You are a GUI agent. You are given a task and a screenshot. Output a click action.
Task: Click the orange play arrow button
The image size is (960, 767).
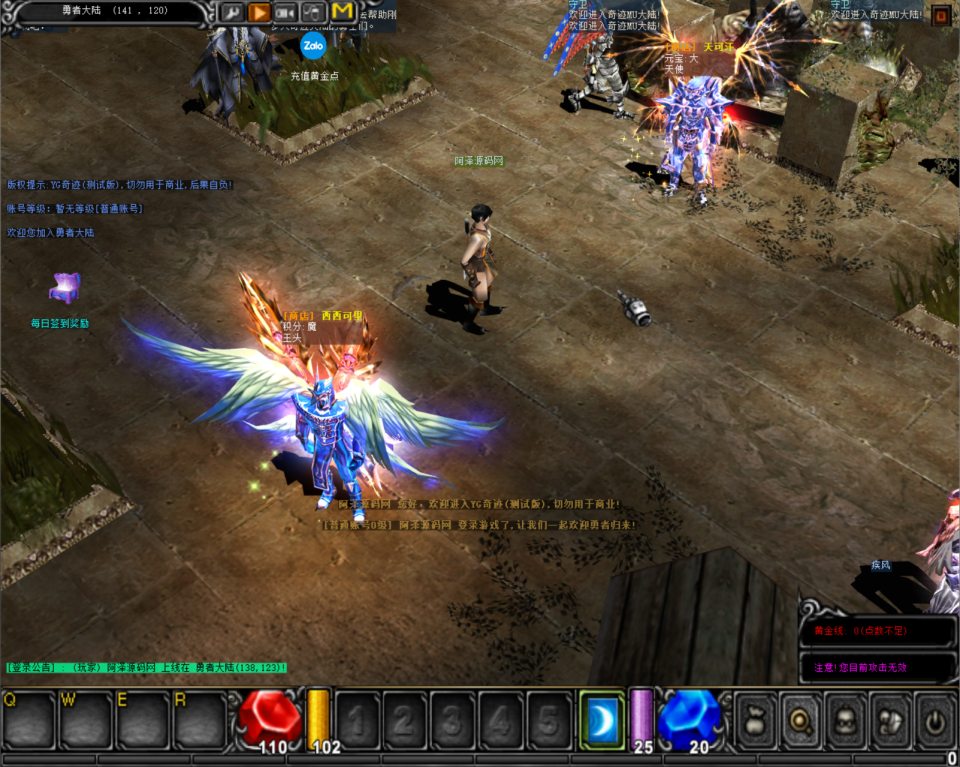[259, 13]
